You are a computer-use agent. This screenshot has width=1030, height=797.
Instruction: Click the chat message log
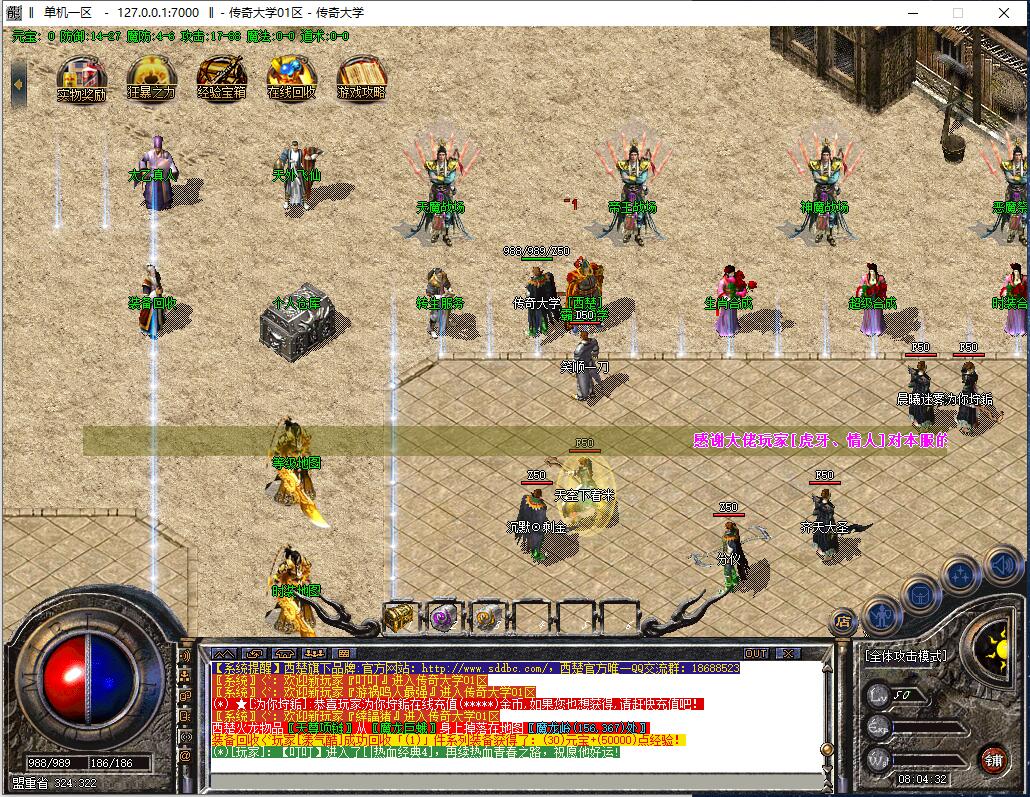500,710
